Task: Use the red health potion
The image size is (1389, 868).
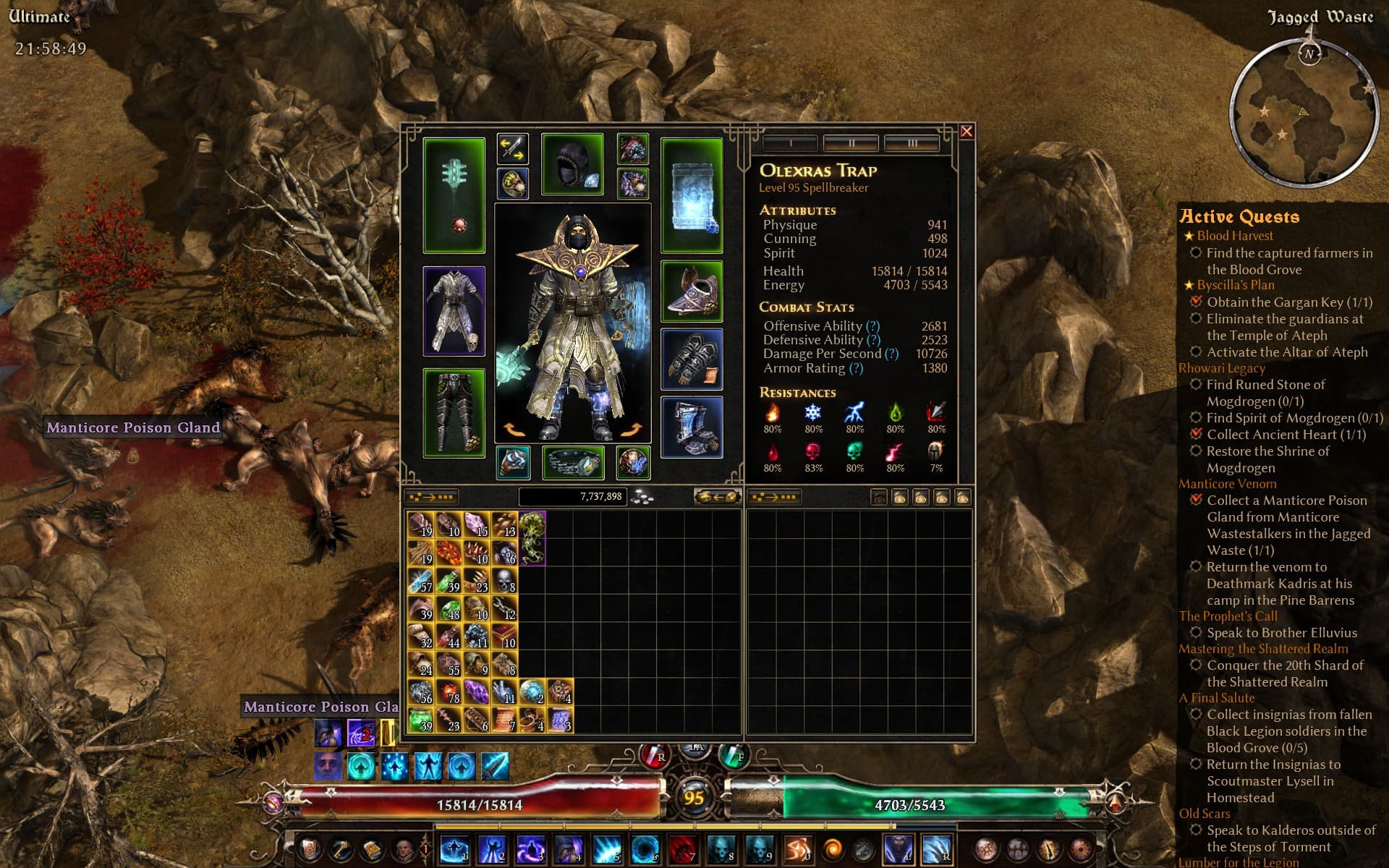Action: [655, 756]
